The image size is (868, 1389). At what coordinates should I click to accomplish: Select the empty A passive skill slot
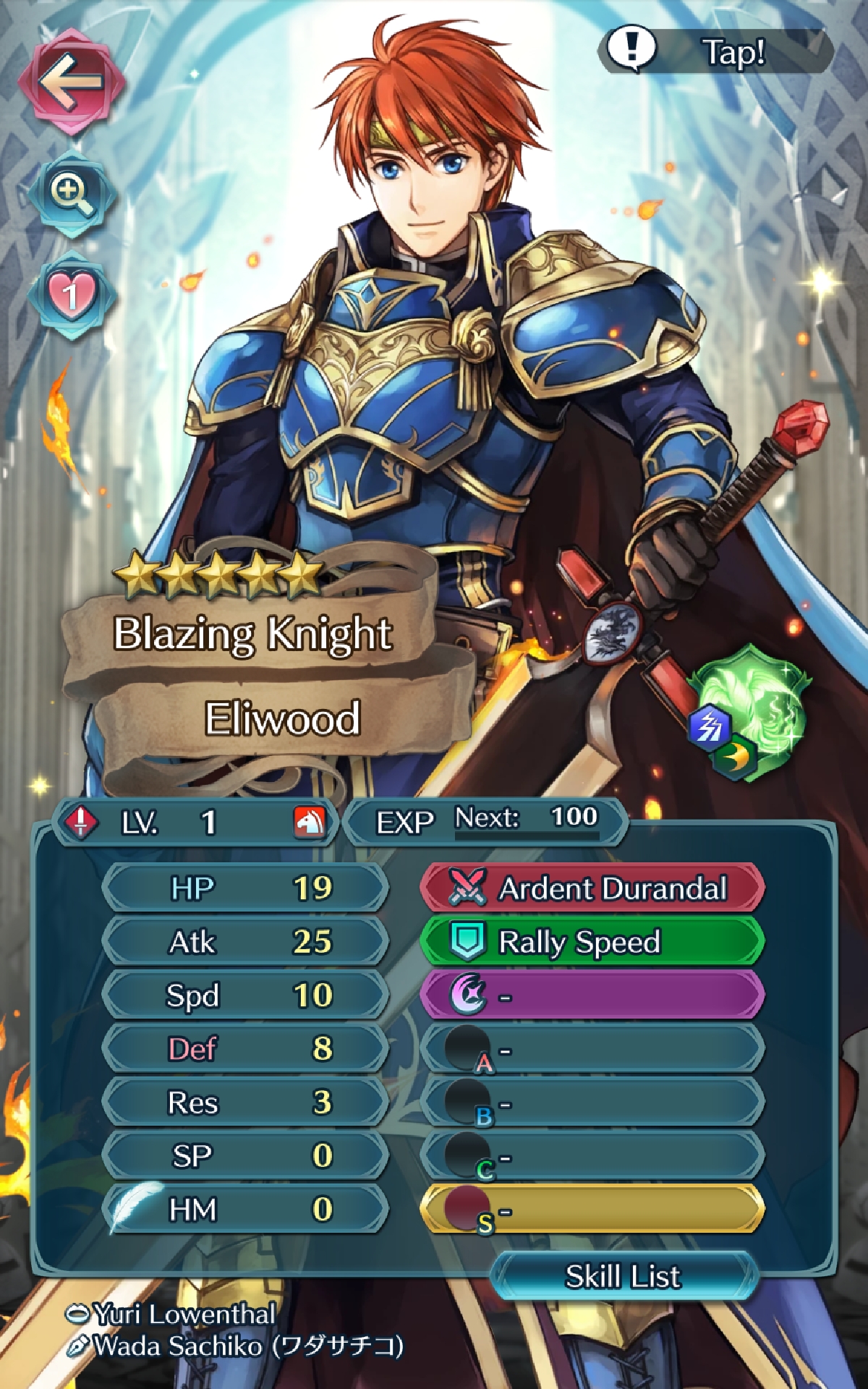point(592,1049)
